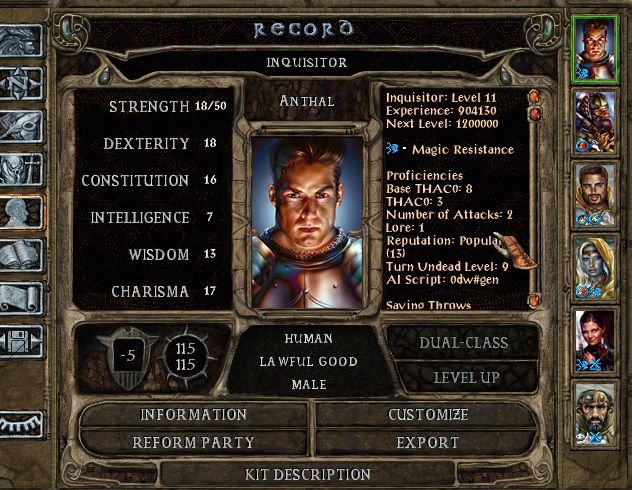Select the blue-skinned hooded woman portrait

(596, 266)
